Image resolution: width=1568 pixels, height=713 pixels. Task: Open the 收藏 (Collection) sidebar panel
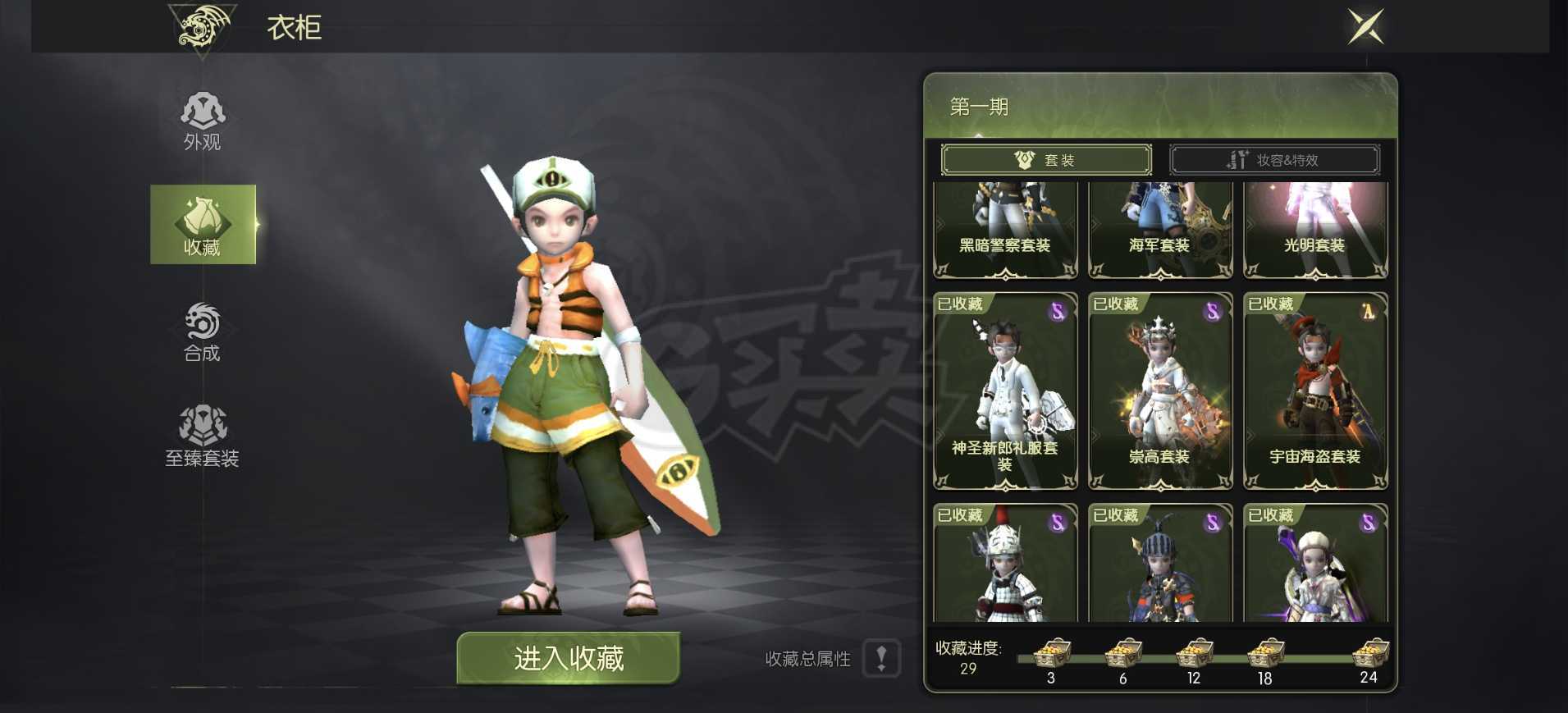(203, 224)
